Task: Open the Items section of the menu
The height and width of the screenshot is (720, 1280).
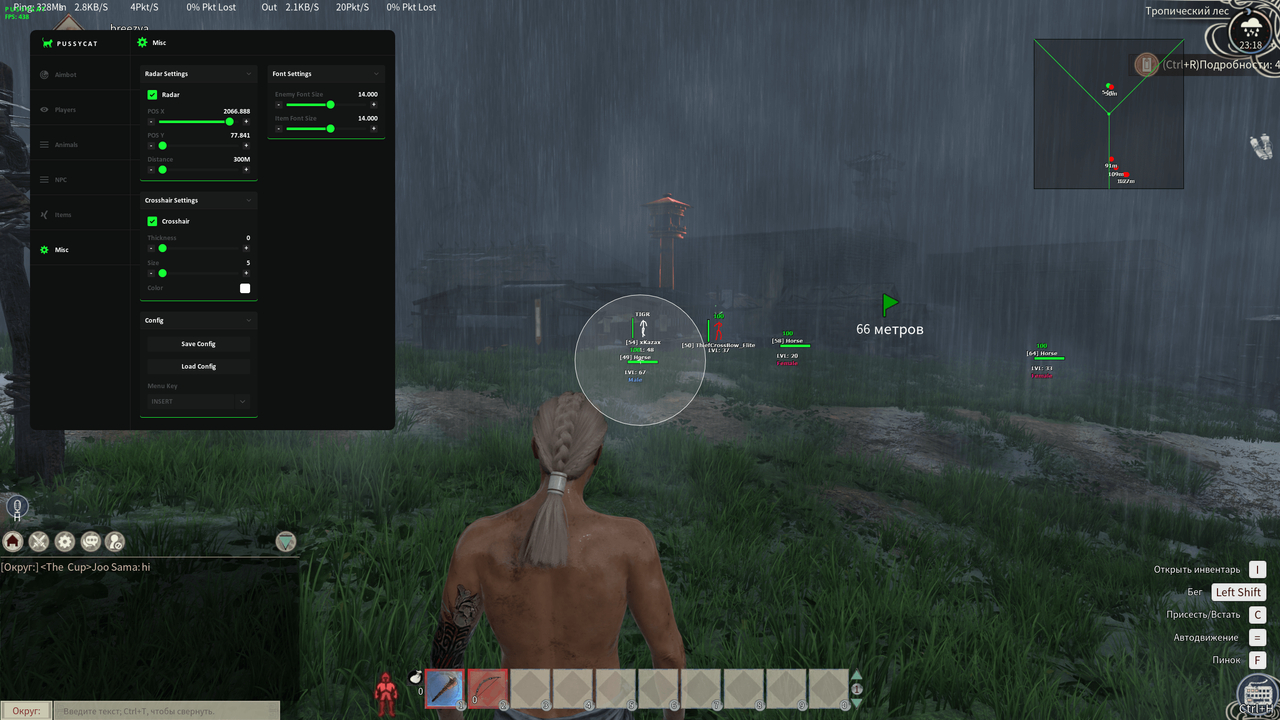Action: pos(62,214)
